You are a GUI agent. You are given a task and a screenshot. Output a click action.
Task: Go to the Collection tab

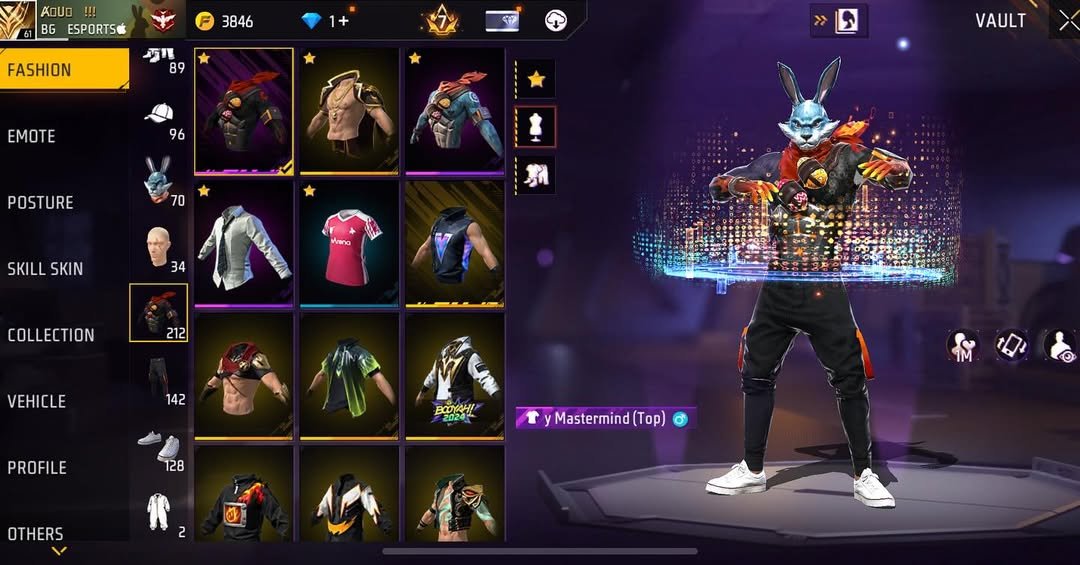(51, 335)
